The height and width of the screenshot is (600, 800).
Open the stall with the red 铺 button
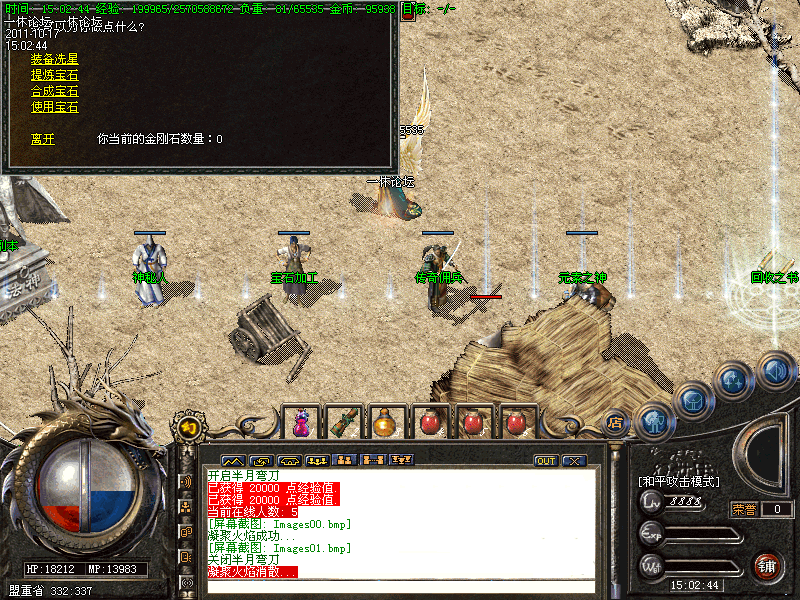pyautogui.click(x=768, y=566)
